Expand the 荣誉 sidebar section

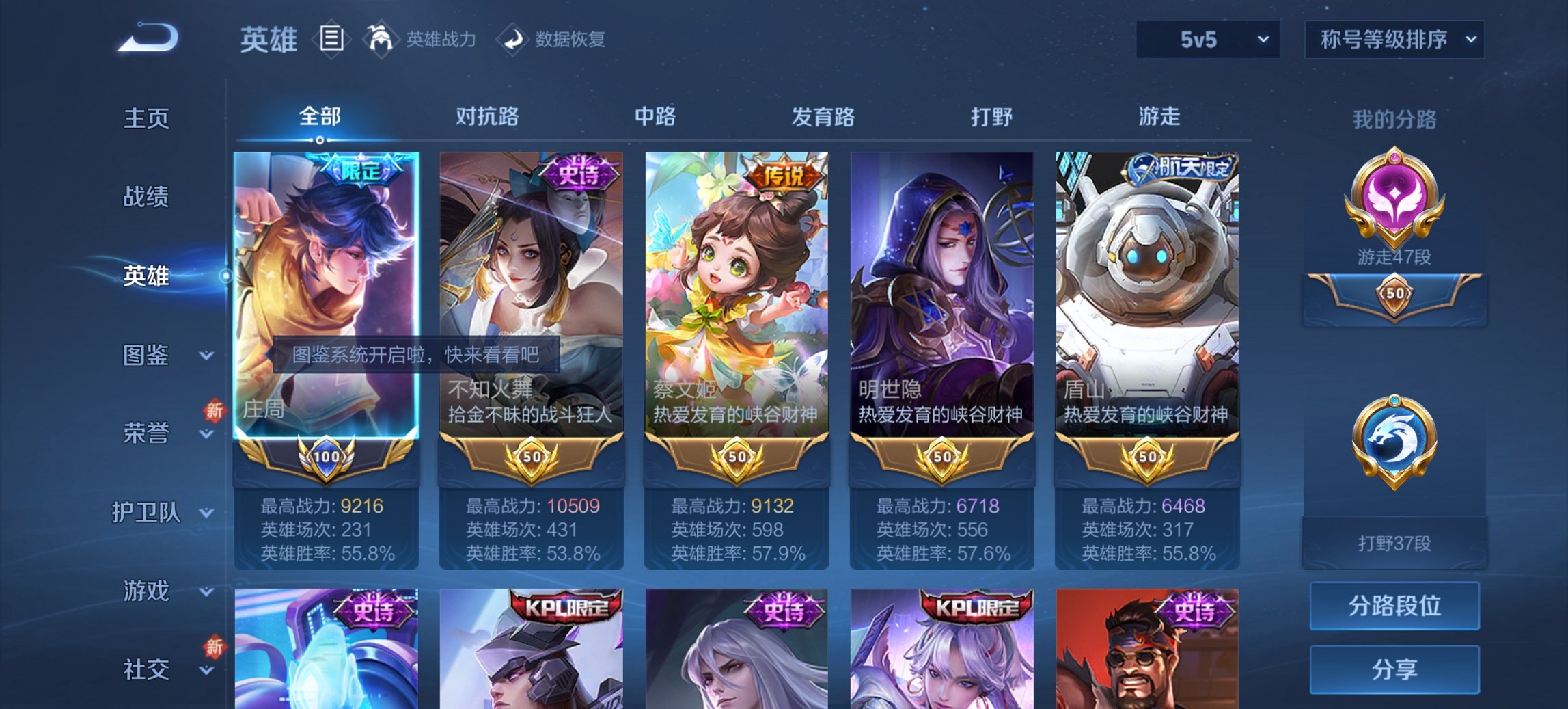(147, 432)
